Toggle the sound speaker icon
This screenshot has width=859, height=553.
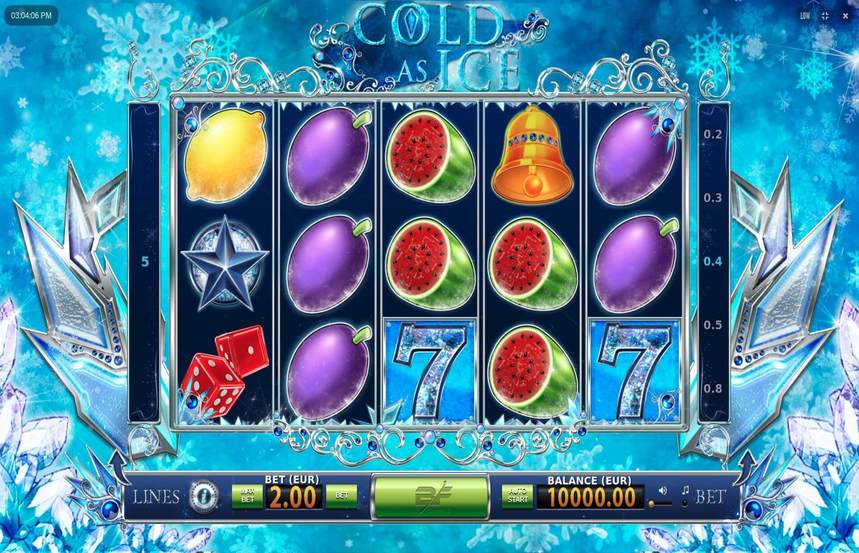click(662, 491)
